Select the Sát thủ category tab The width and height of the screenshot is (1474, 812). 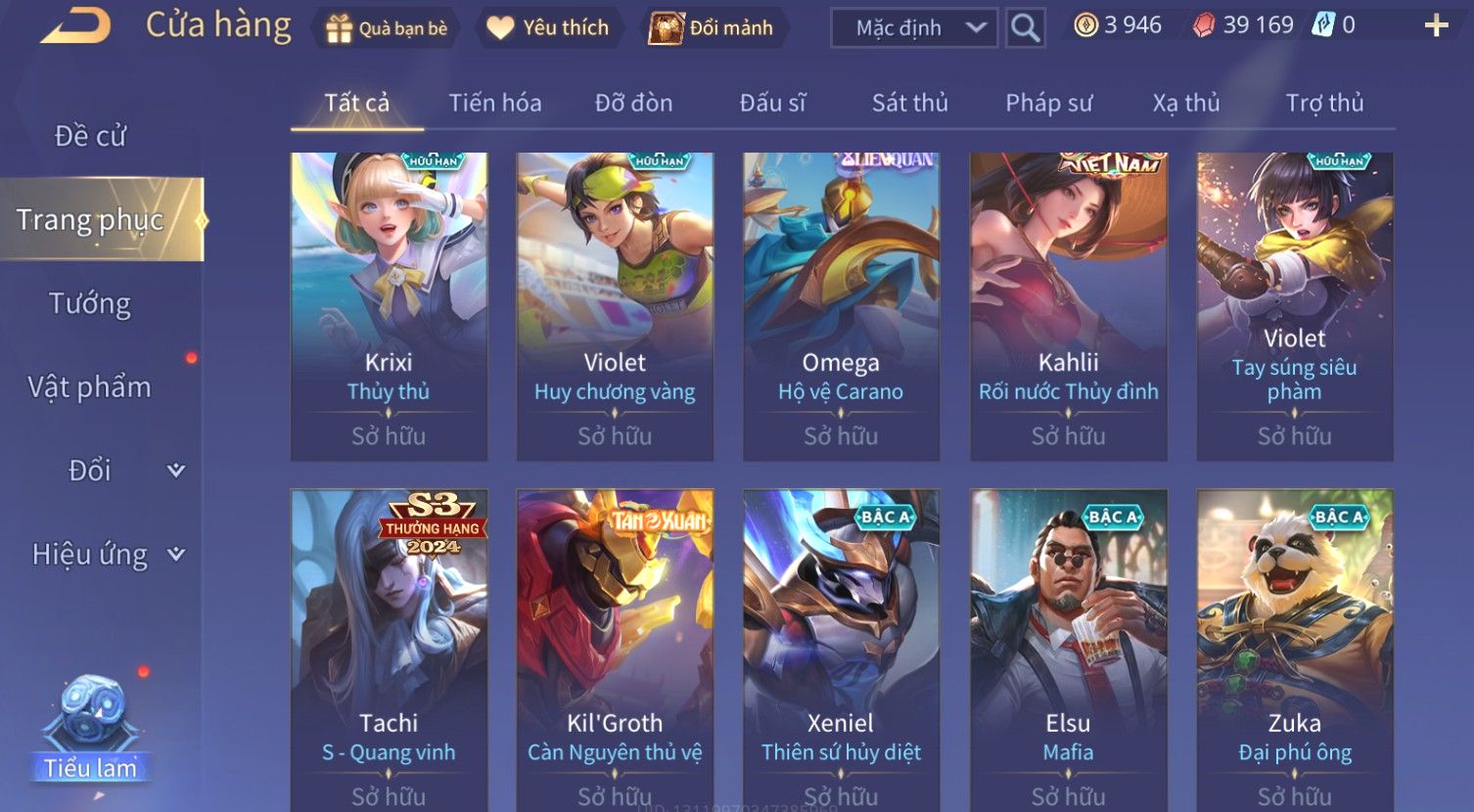tap(909, 103)
